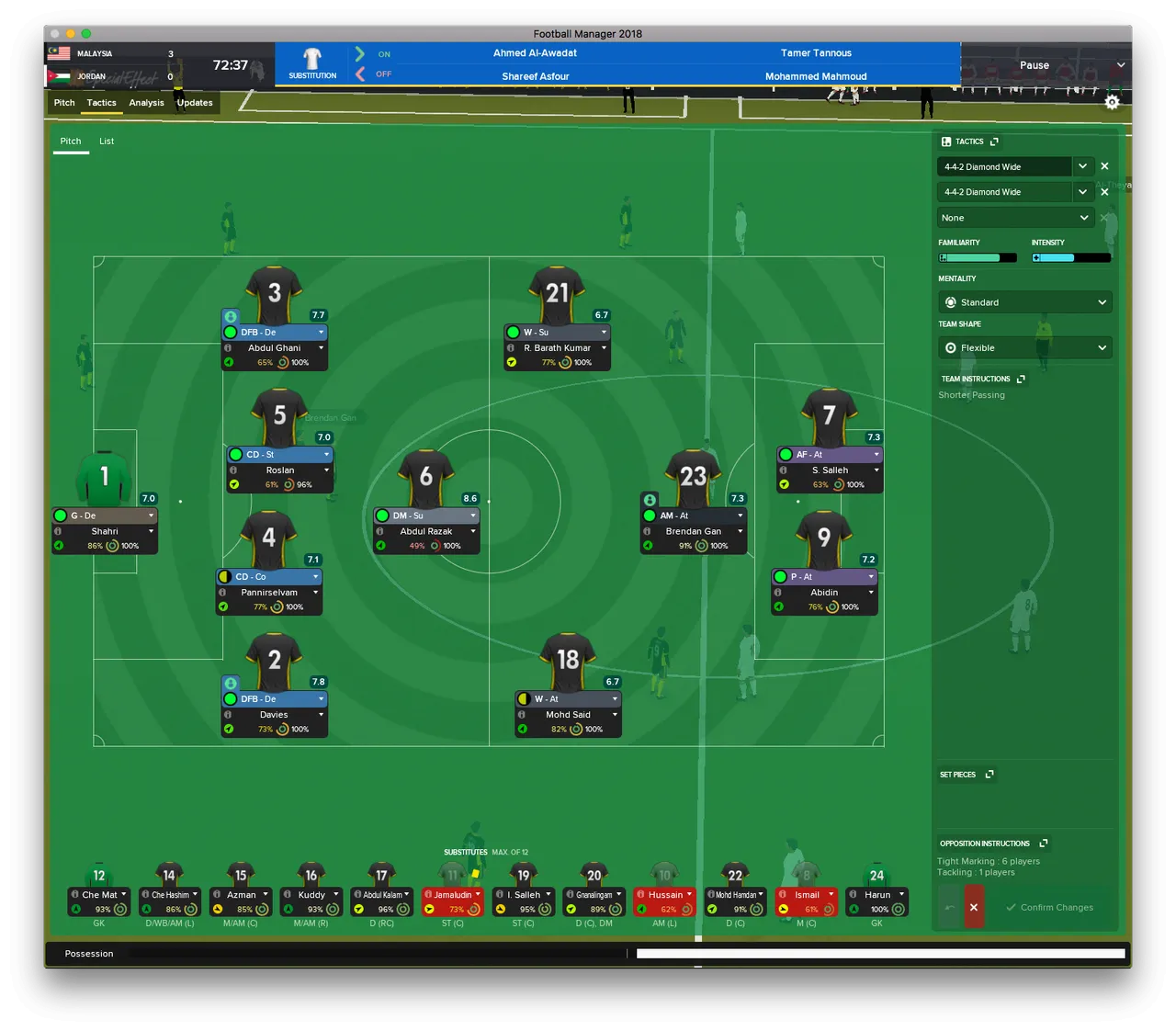1176x1031 pixels.
Task: Open the settings gear icon
Action: coord(1112,102)
